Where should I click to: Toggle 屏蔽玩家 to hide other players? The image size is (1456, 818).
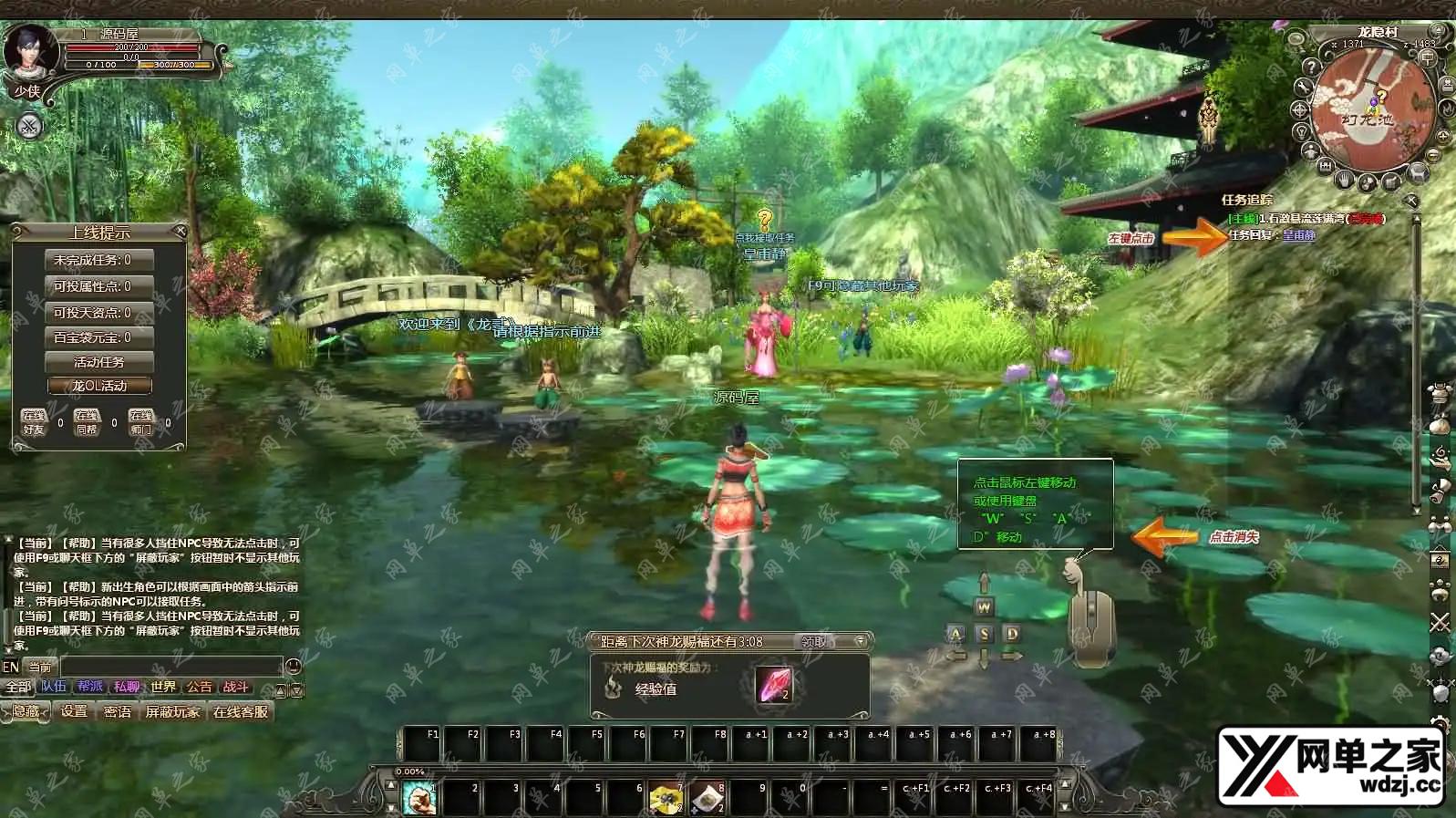pos(172,711)
